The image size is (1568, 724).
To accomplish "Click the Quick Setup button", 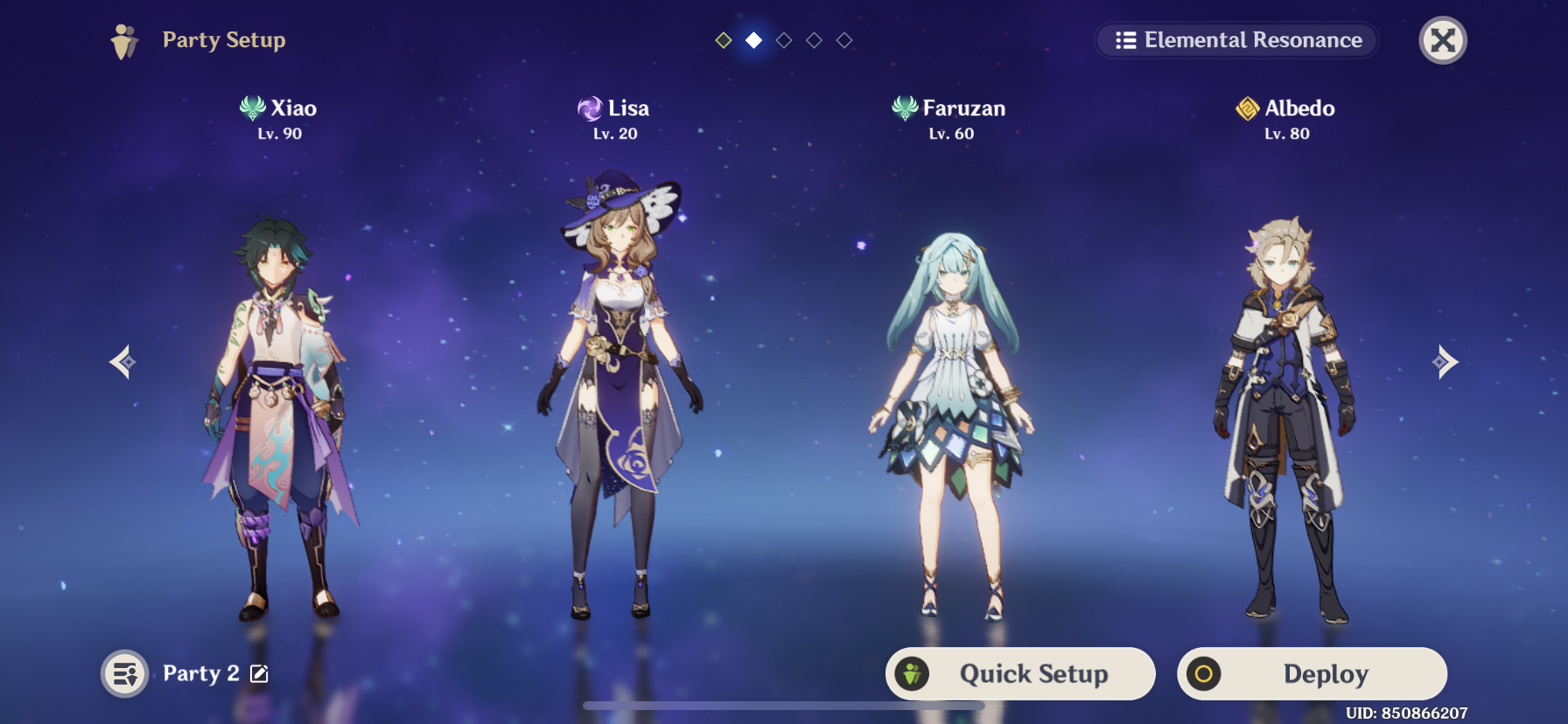I will [x=1020, y=673].
